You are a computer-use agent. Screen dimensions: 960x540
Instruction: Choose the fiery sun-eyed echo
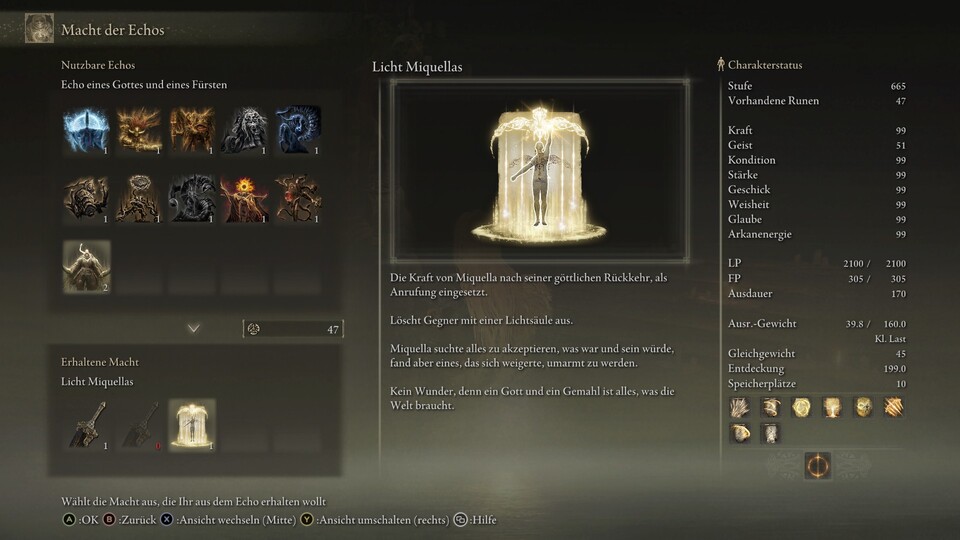[245, 198]
